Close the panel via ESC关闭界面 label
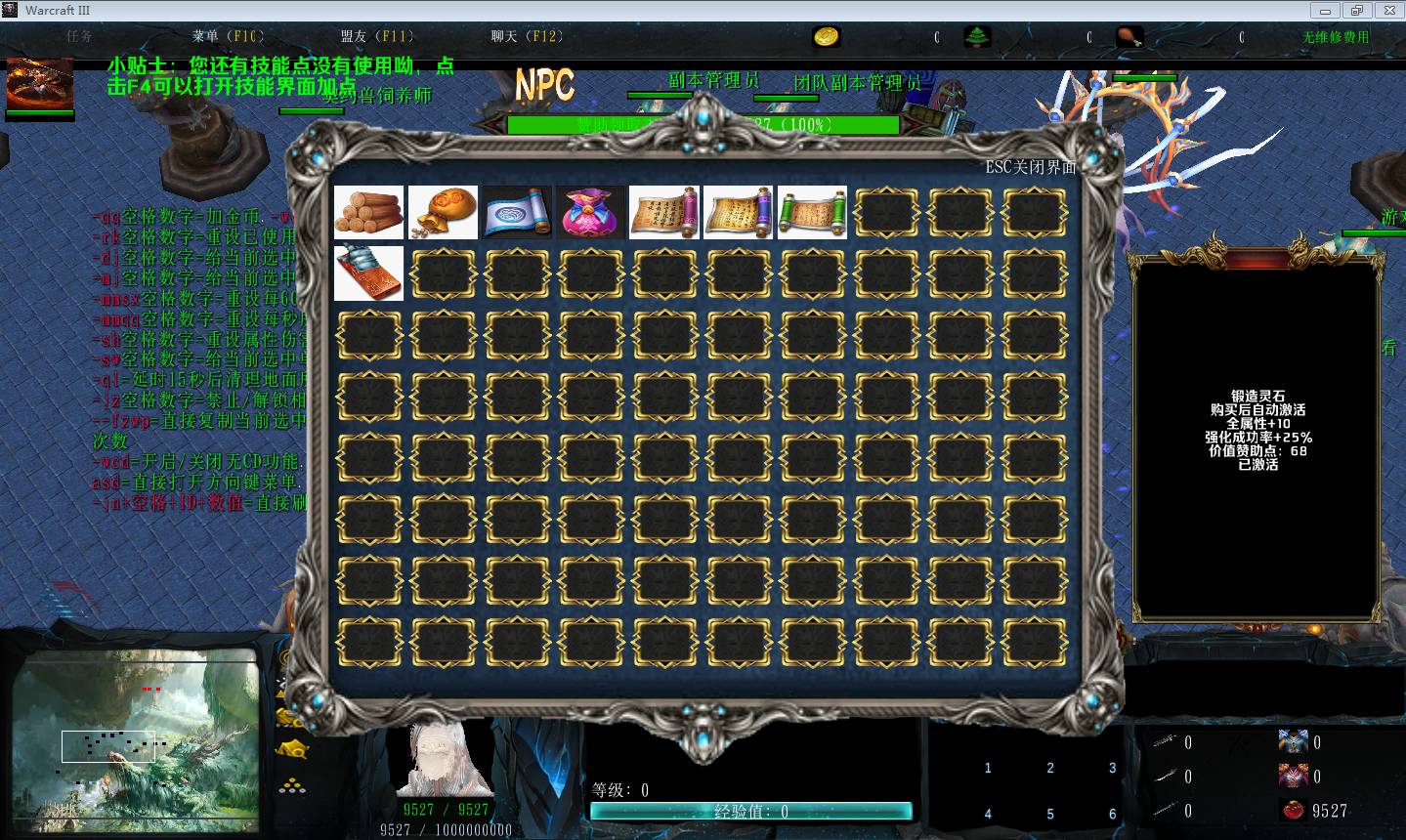The image size is (1406, 840). tap(1030, 167)
